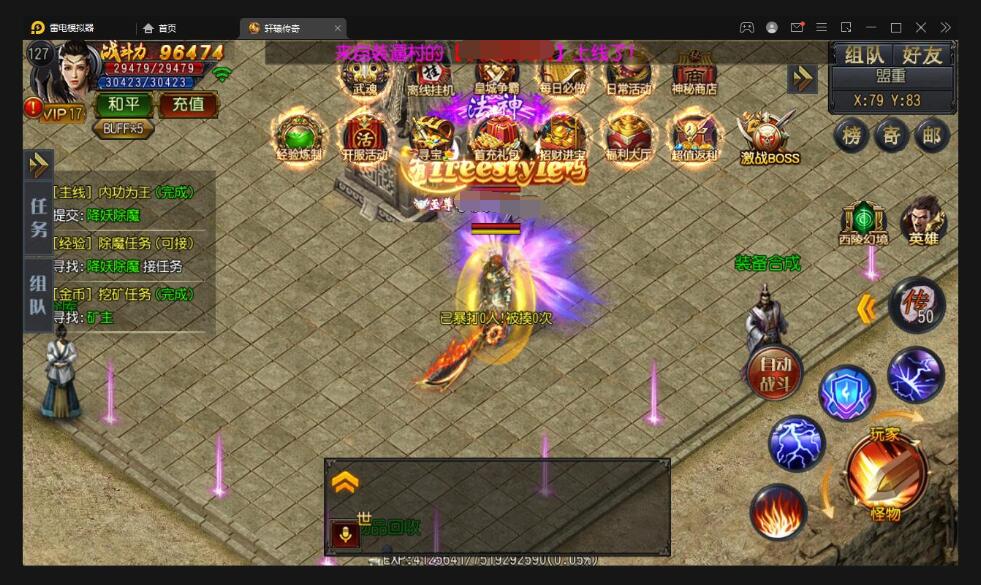Open the 神秘商店 mystery shop

point(694,72)
